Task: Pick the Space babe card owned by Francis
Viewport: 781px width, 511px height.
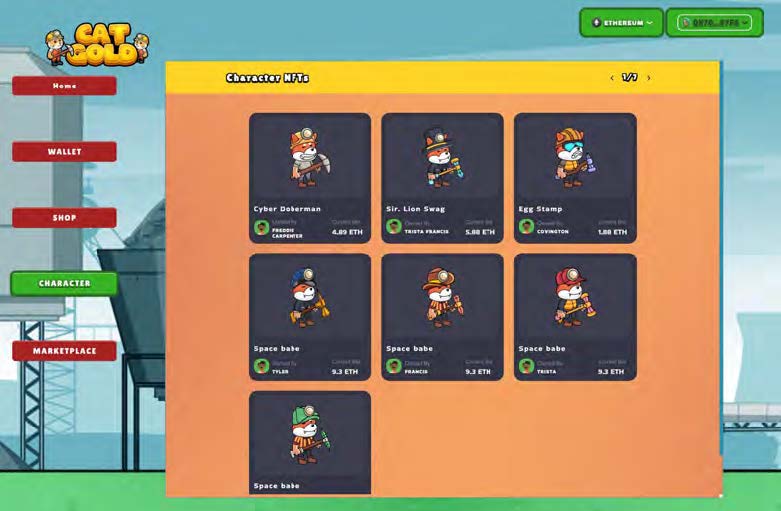Action: (x=442, y=316)
